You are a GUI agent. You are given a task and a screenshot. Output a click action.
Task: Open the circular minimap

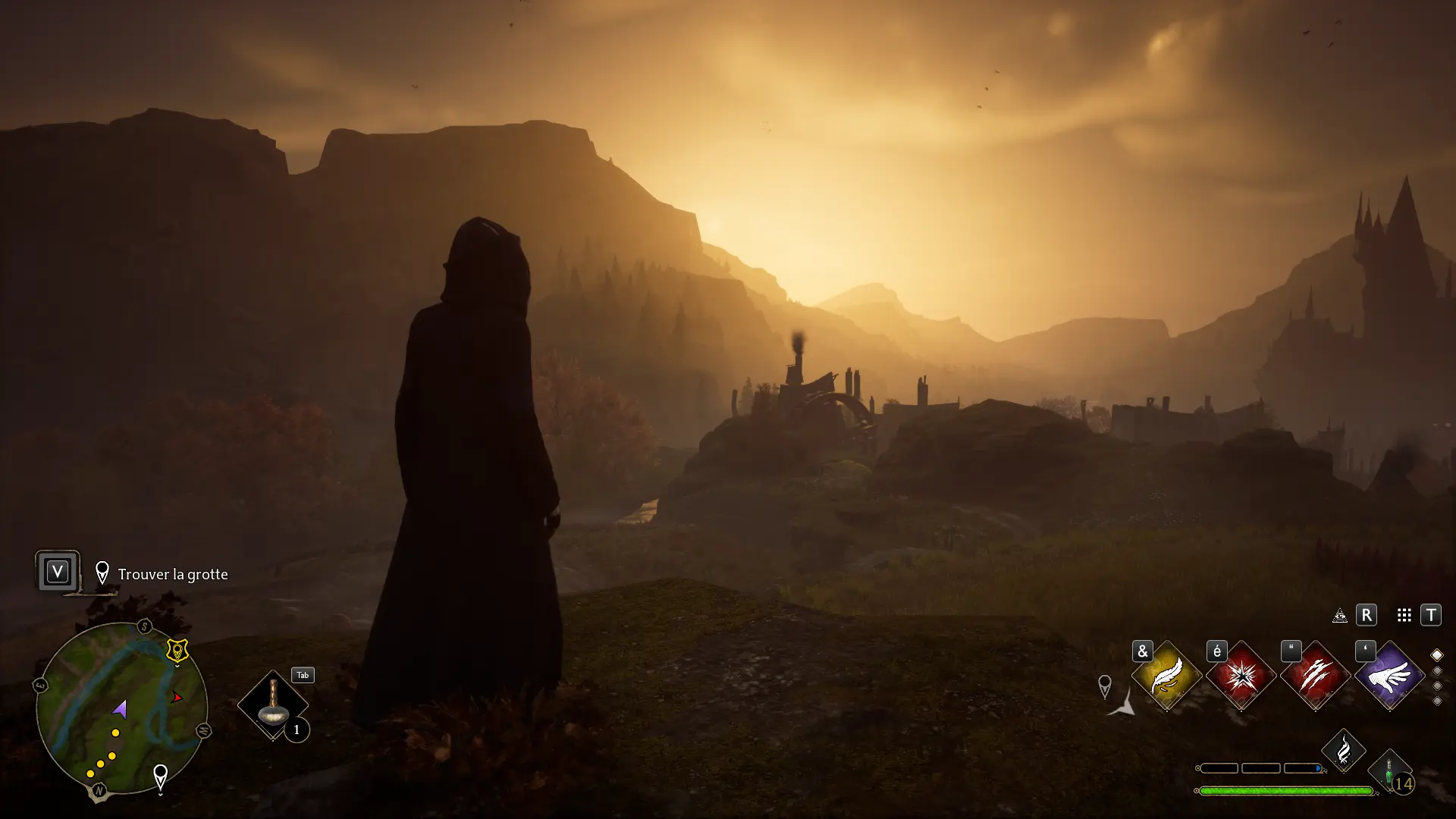click(121, 709)
